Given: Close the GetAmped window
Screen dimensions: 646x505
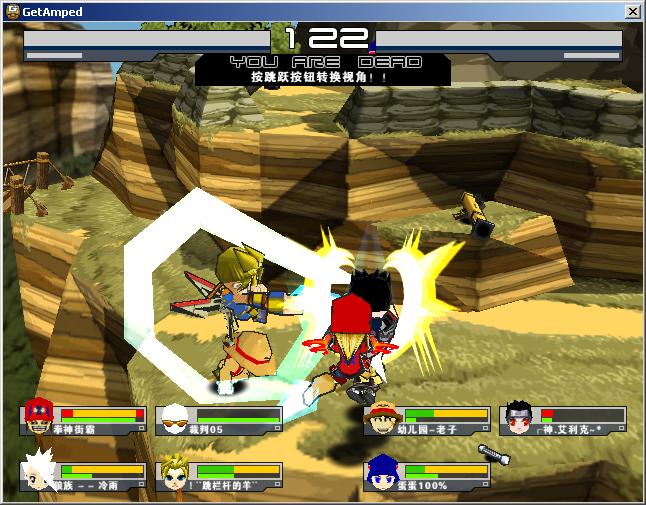Looking at the screenshot, I should coord(632,11).
